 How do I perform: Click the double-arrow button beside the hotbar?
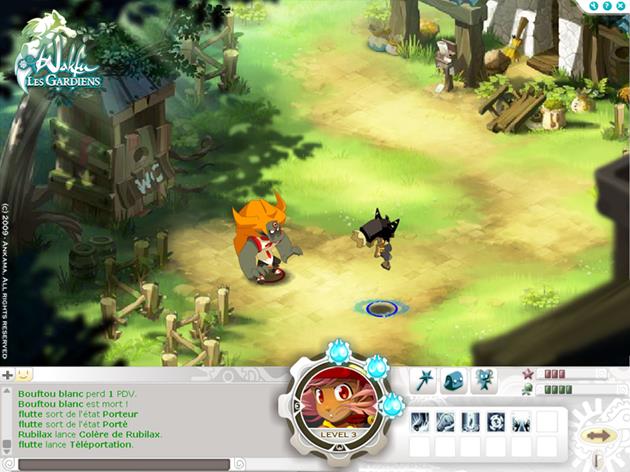tap(600, 436)
